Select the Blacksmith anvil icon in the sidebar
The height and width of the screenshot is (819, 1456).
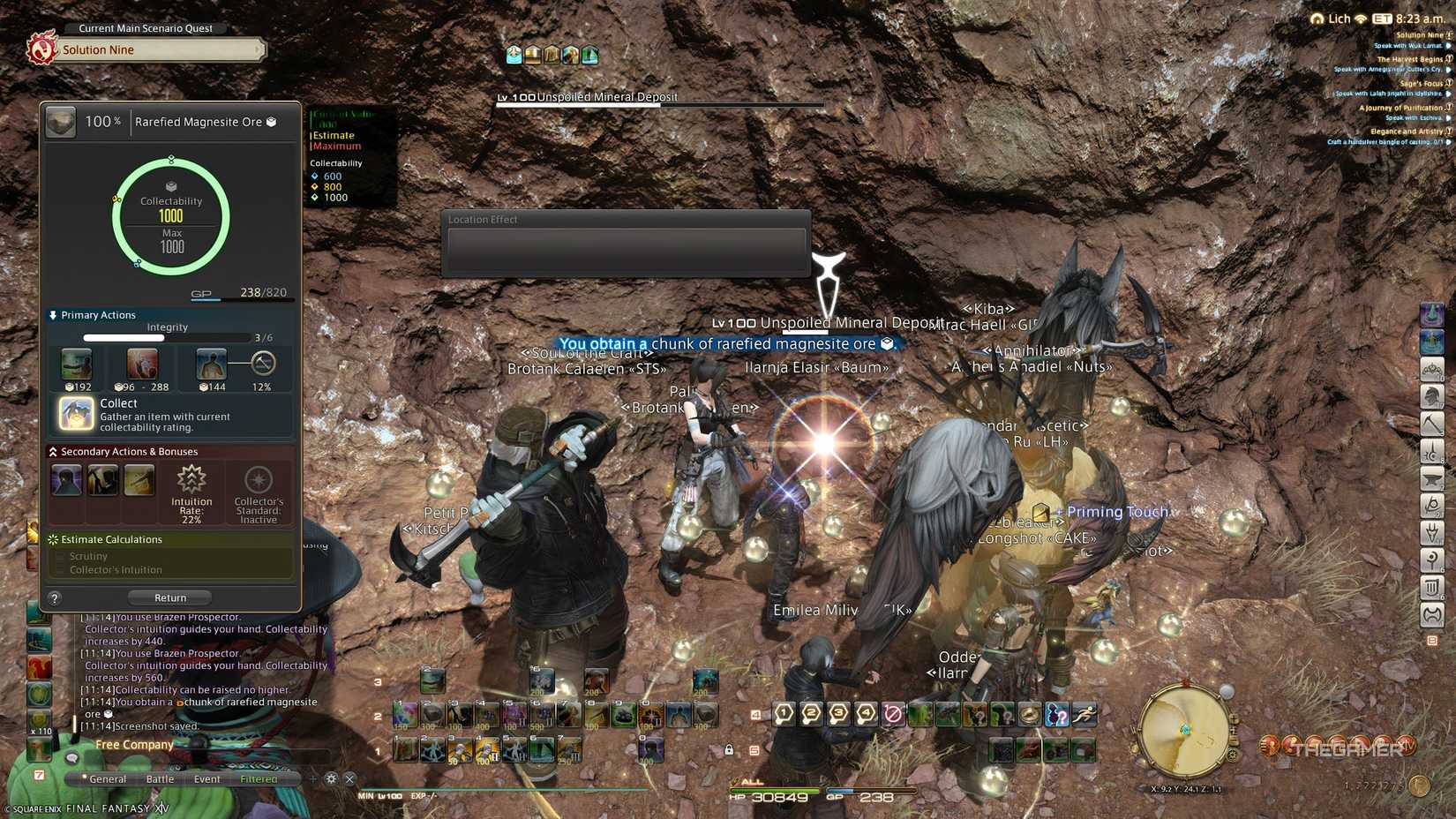click(1432, 477)
